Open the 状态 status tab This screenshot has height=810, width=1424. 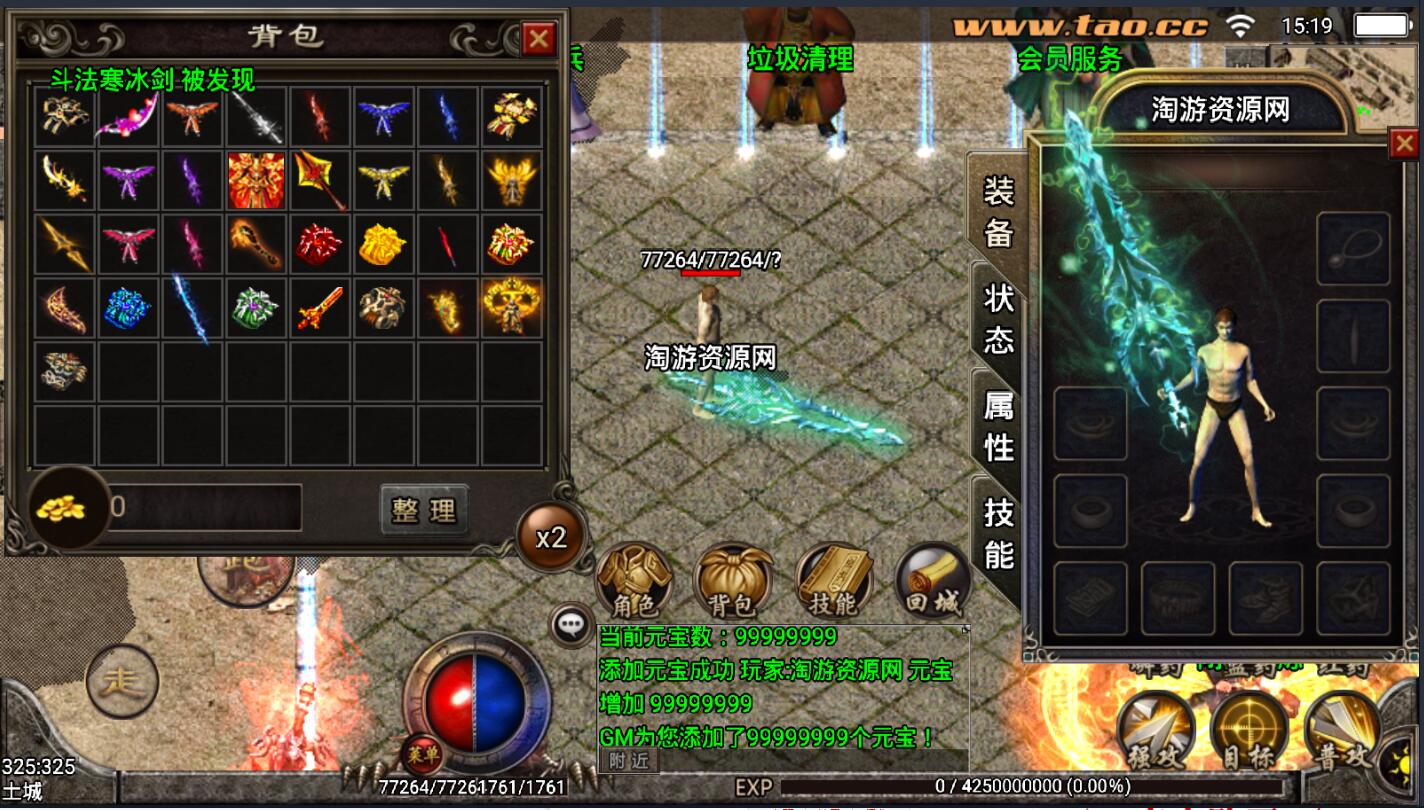(999, 319)
